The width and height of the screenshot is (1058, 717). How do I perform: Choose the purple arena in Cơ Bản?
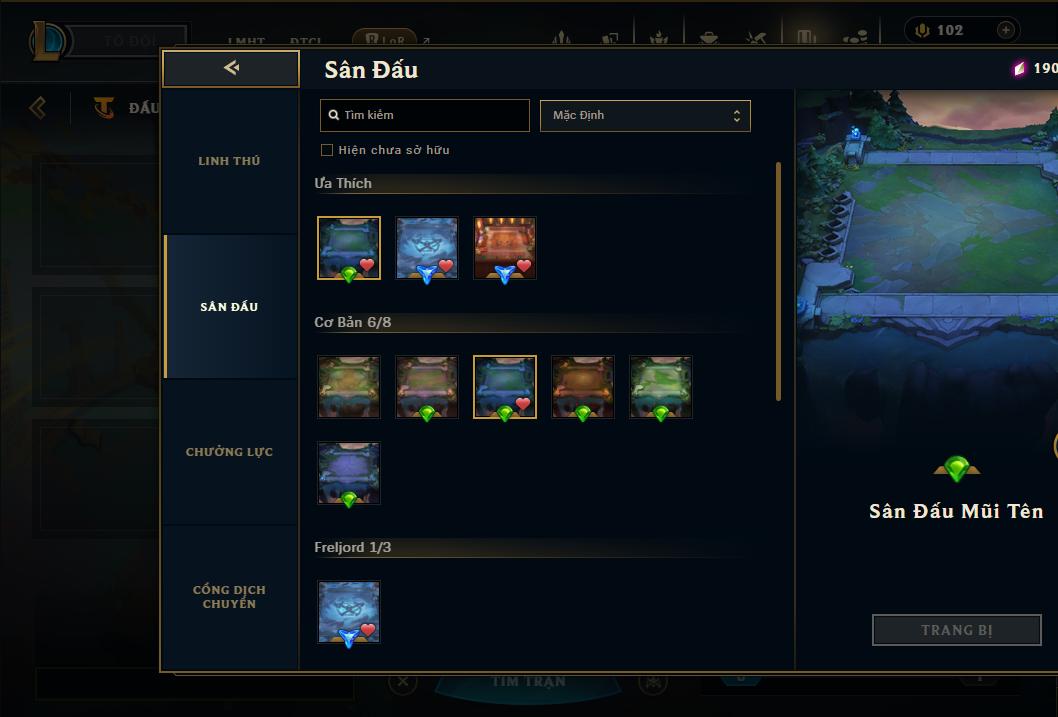(349, 473)
